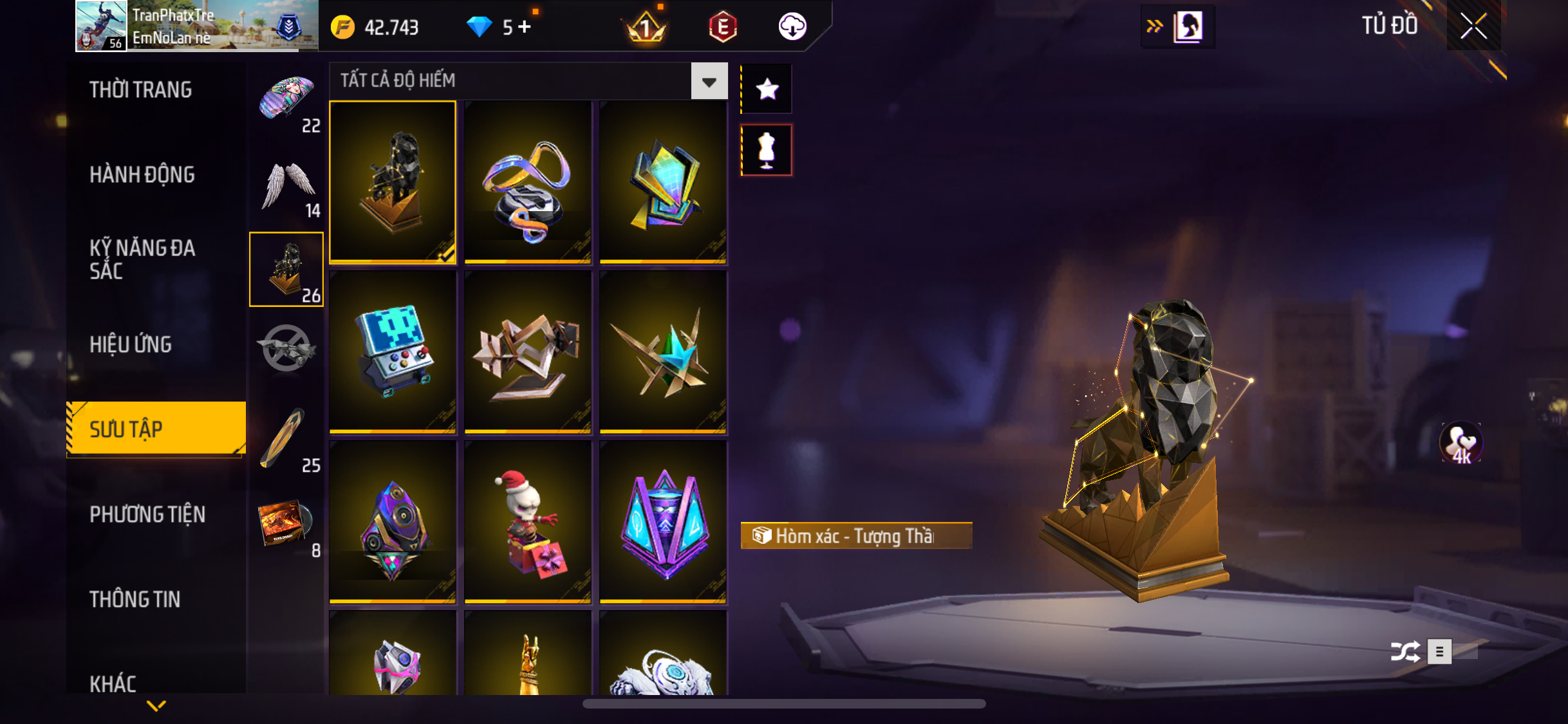This screenshot has width=1568, height=724.
Task: Switch to Hành Động tab
Action: tap(142, 175)
